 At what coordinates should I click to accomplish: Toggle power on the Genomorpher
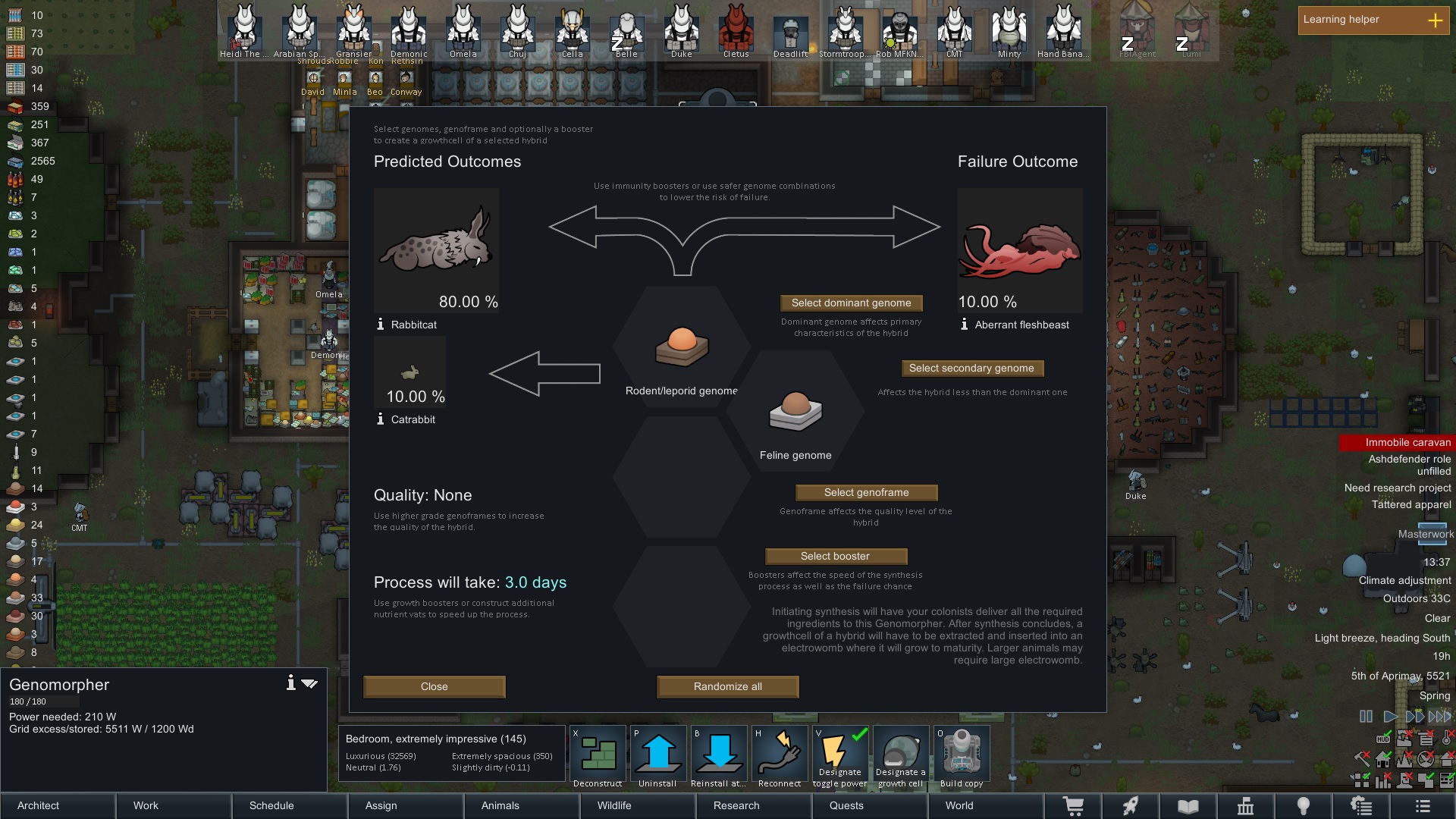[x=839, y=752]
